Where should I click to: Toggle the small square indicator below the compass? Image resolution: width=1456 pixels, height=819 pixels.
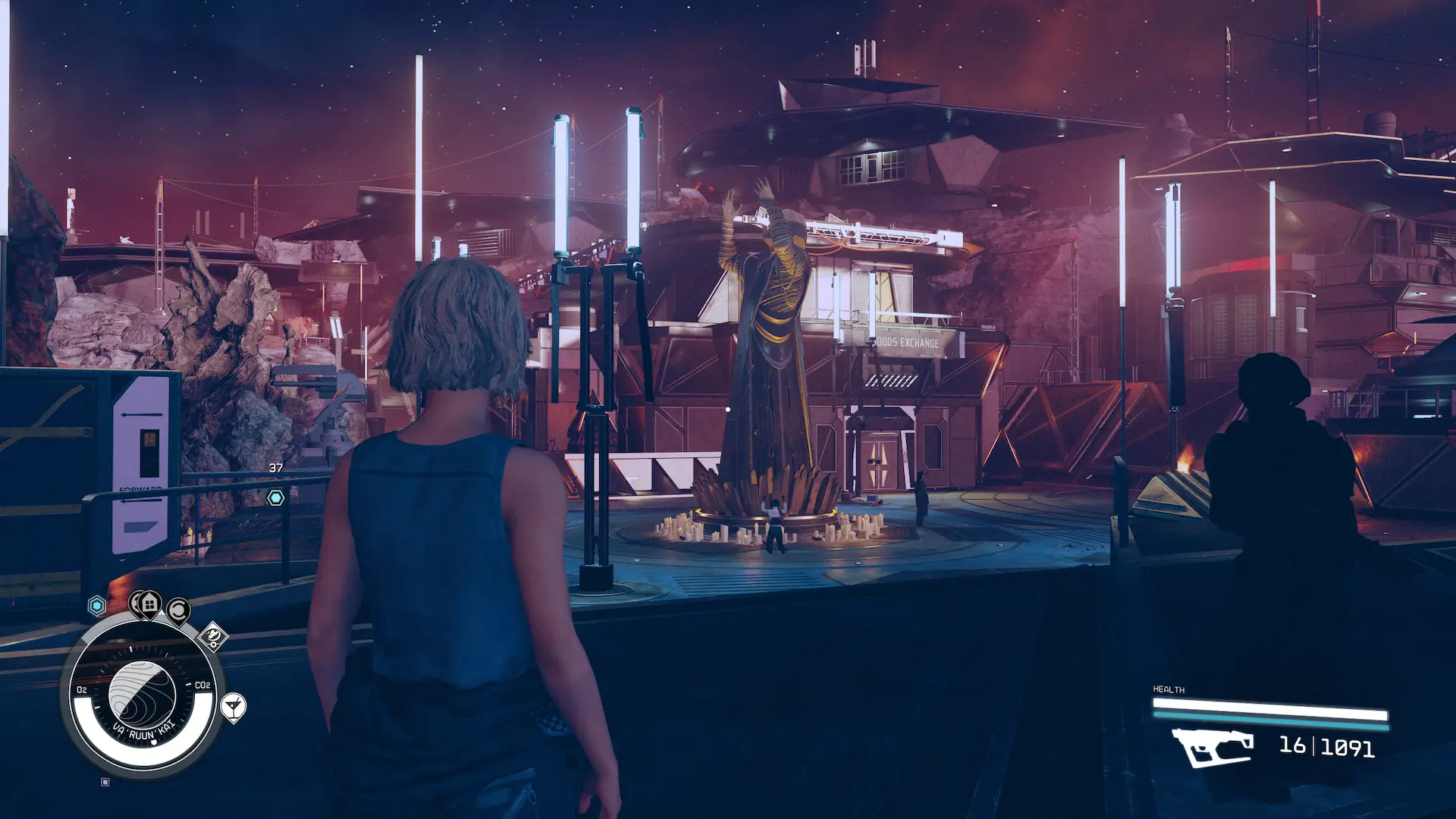coord(105,783)
